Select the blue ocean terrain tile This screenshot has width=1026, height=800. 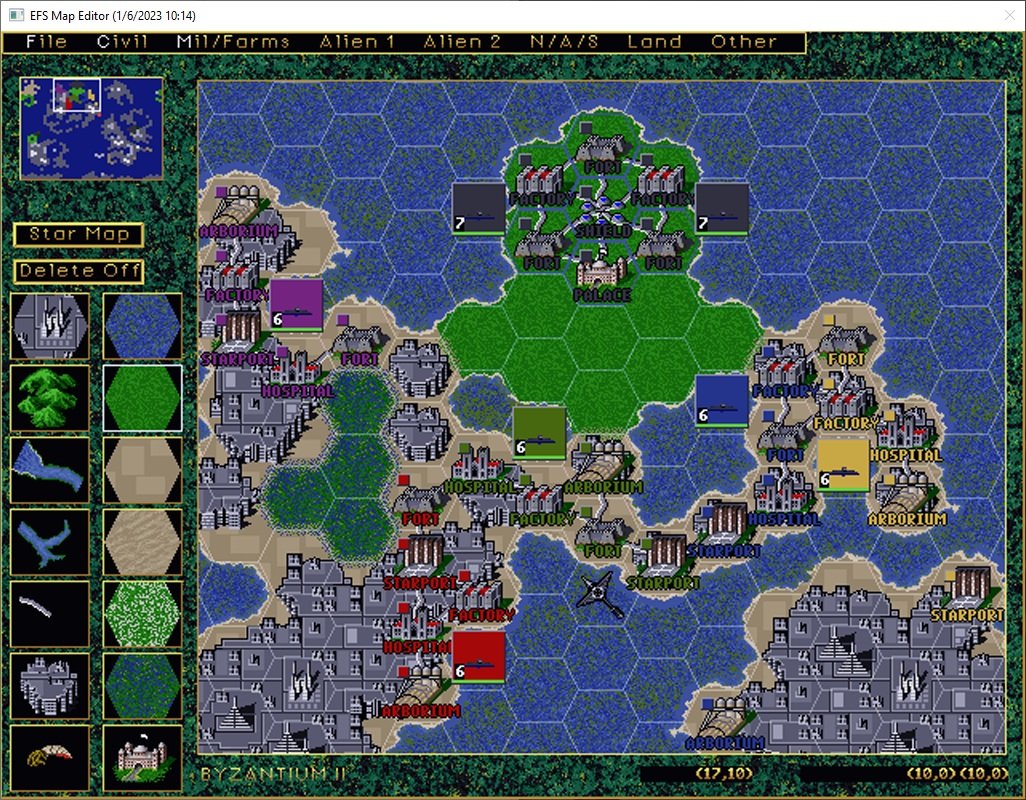pos(142,326)
